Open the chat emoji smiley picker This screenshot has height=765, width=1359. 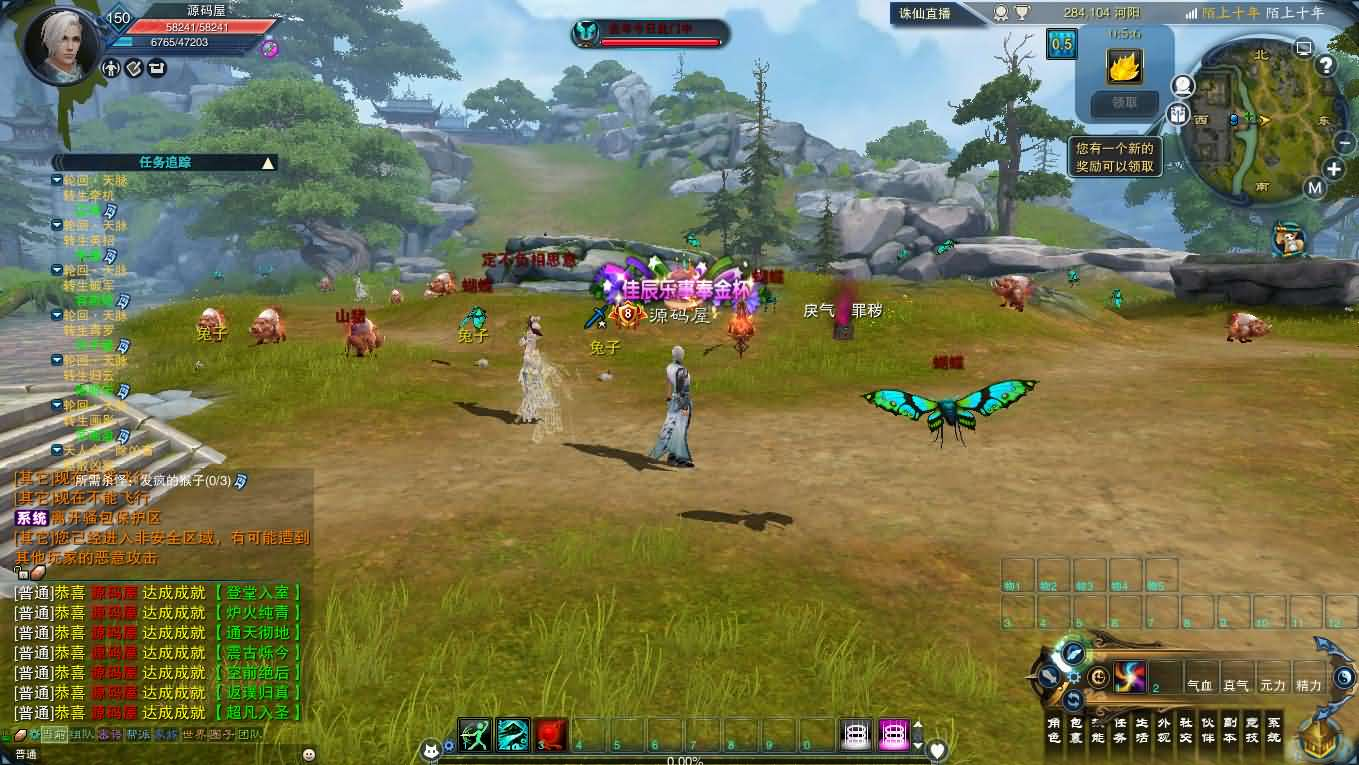coord(309,754)
